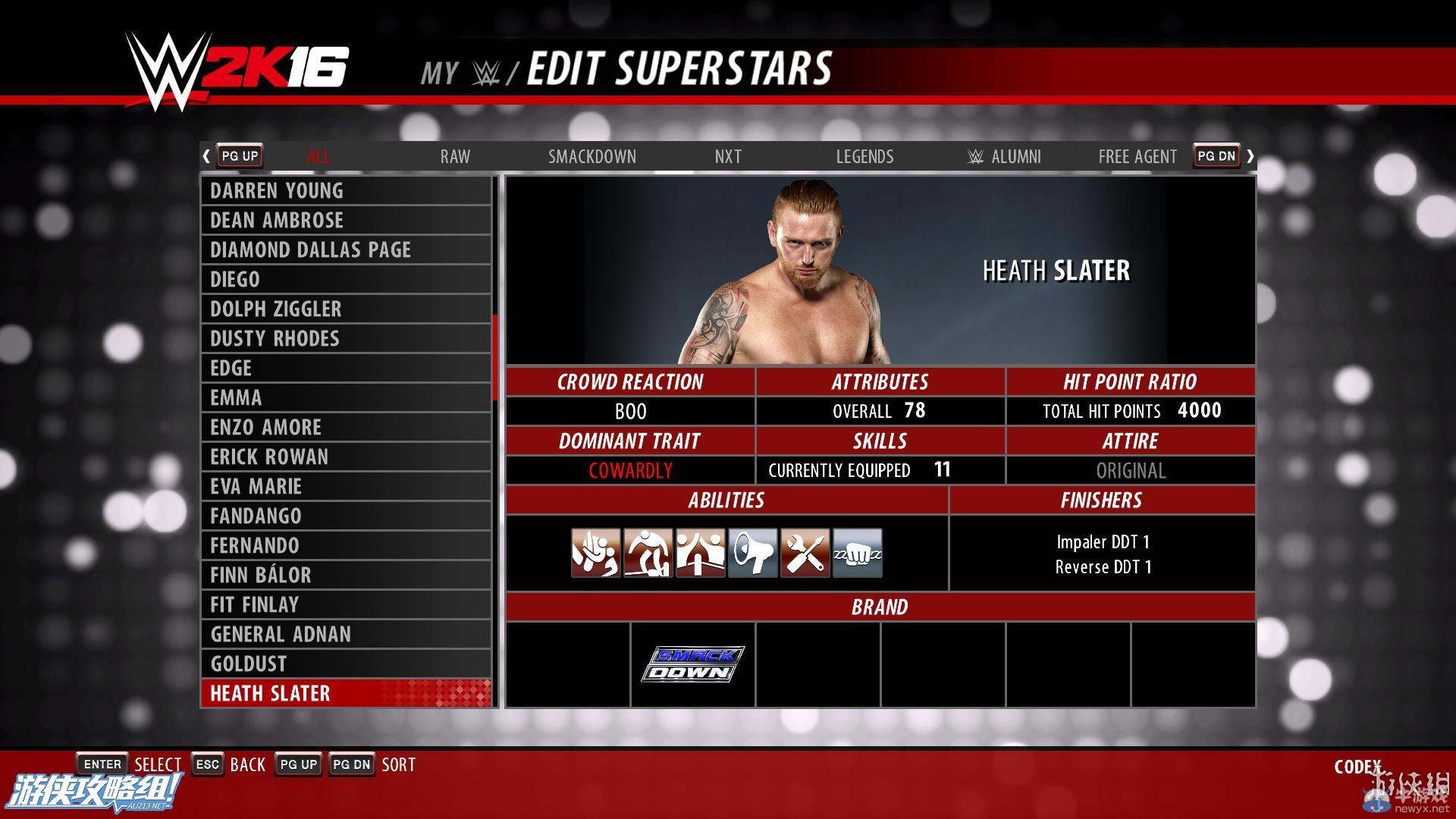Click the PG UP button
The width and height of the screenshot is (1456, 819).
(239, 155)
